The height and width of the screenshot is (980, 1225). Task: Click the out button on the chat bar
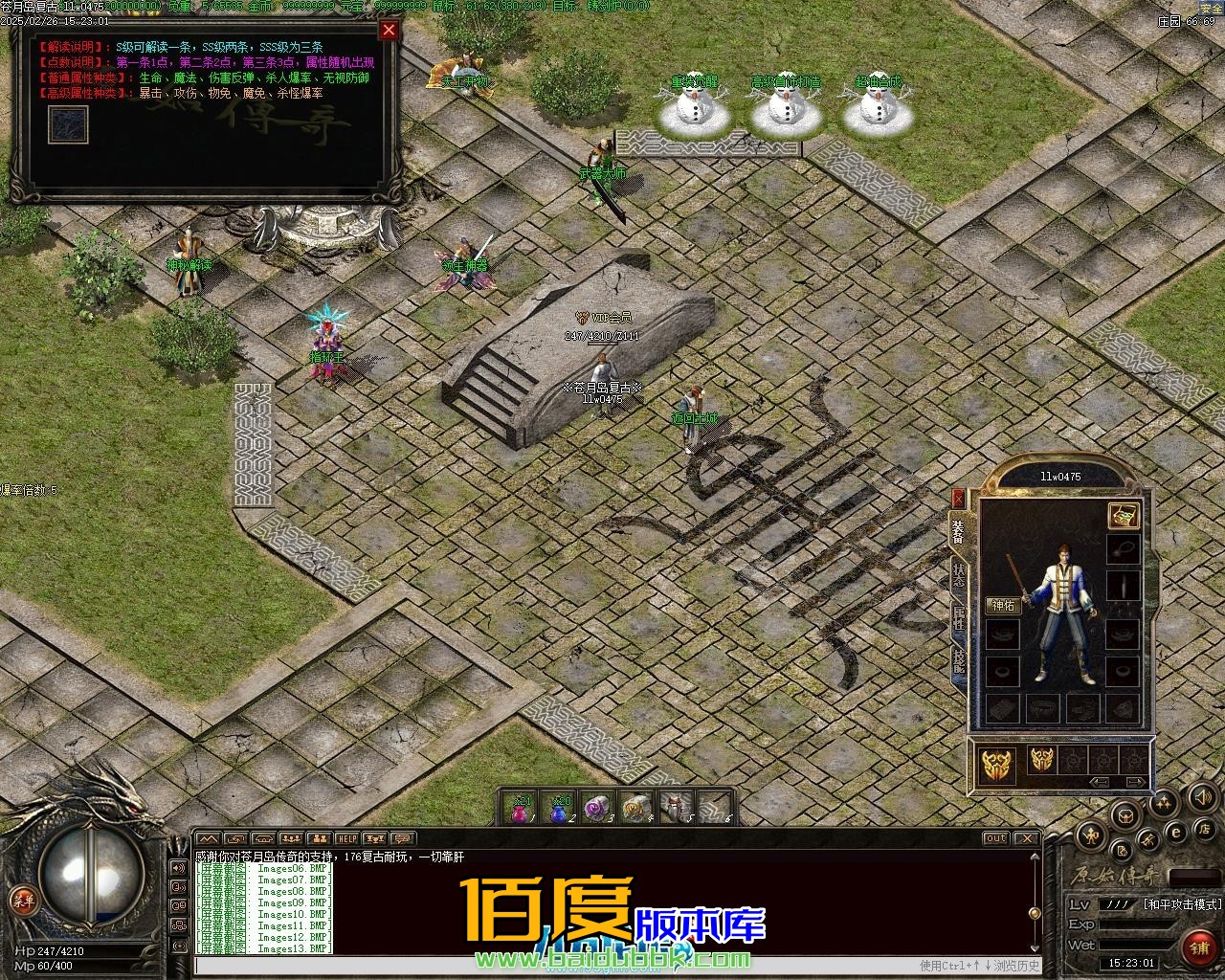click(996, 838)
